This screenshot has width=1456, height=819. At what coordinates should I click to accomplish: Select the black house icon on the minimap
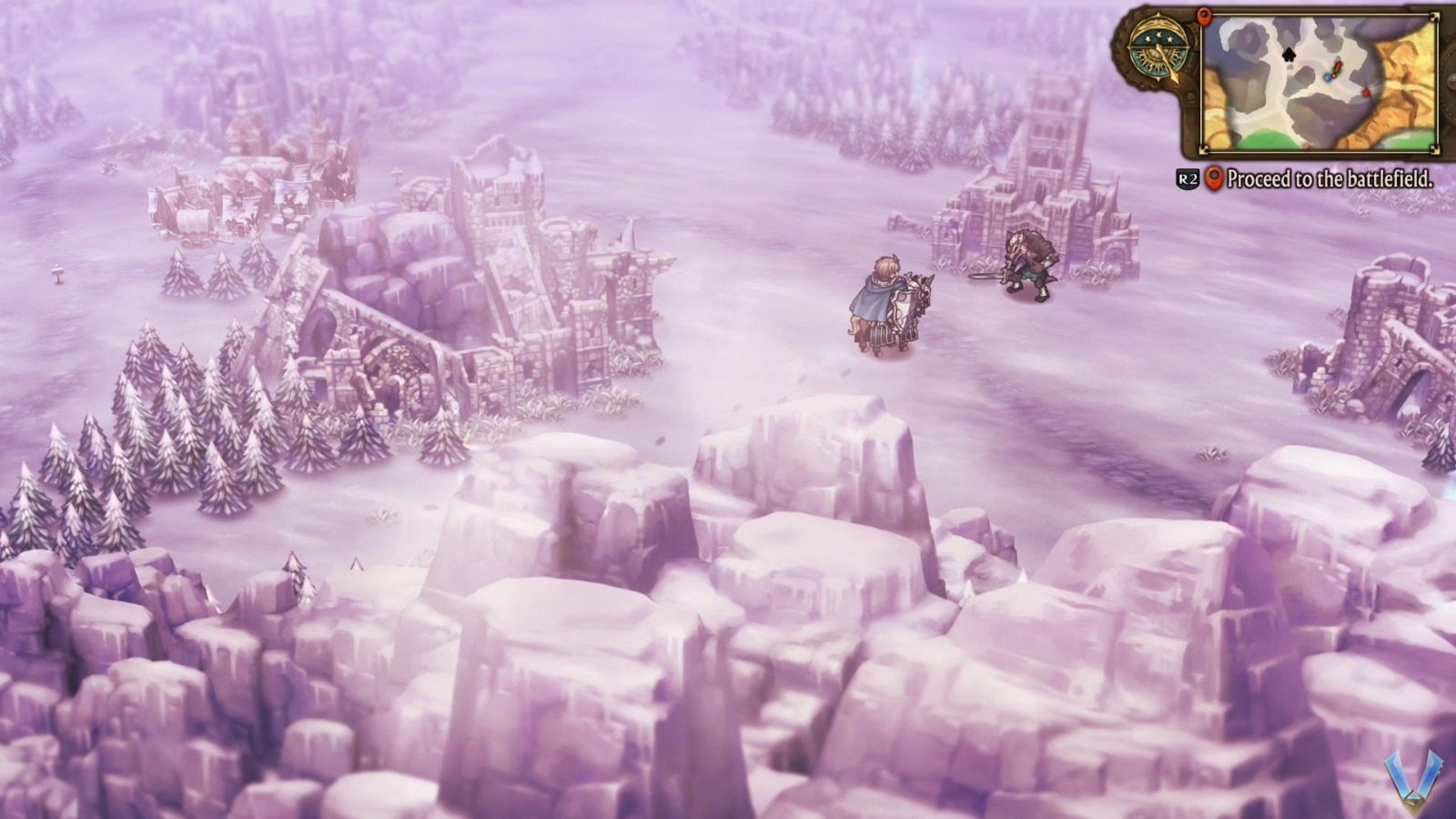click(1288, 56)
